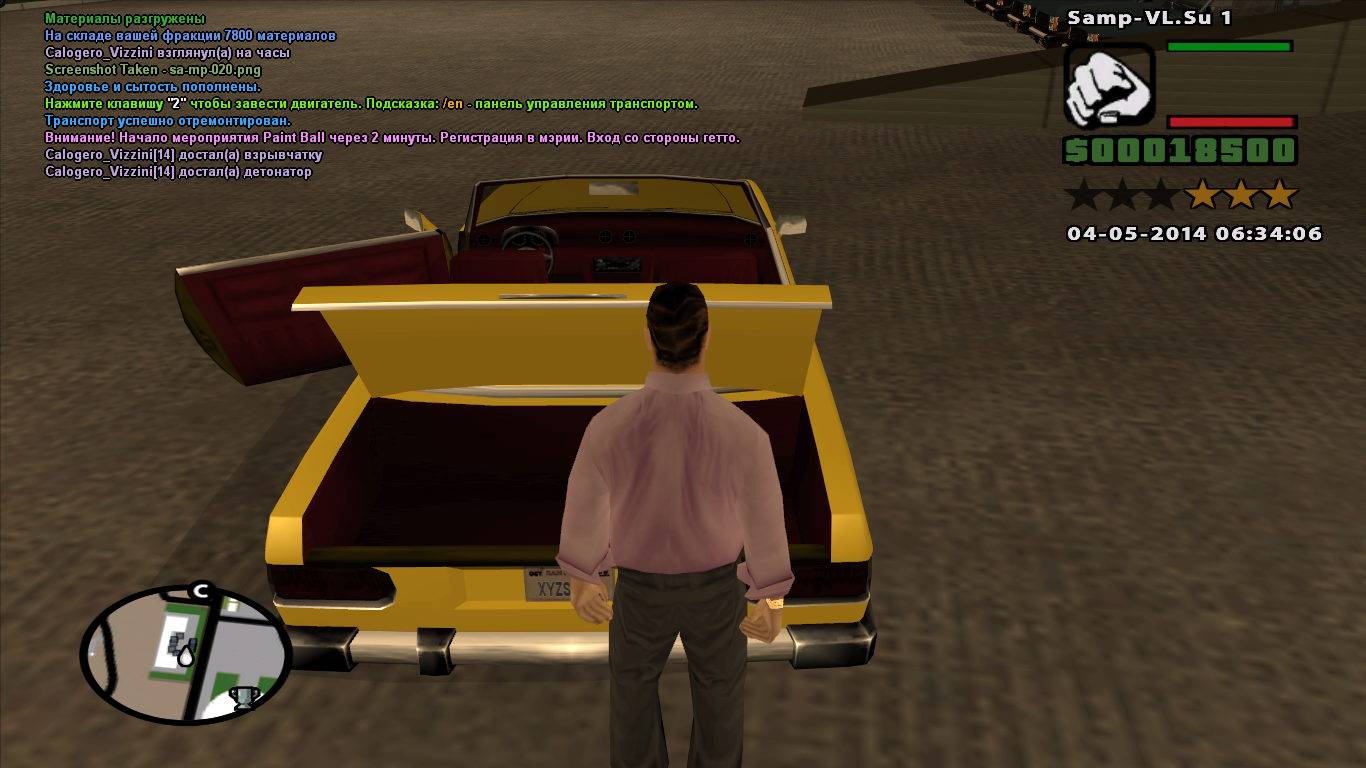Click the water drop marker on the minimap

tap(187, 654)
